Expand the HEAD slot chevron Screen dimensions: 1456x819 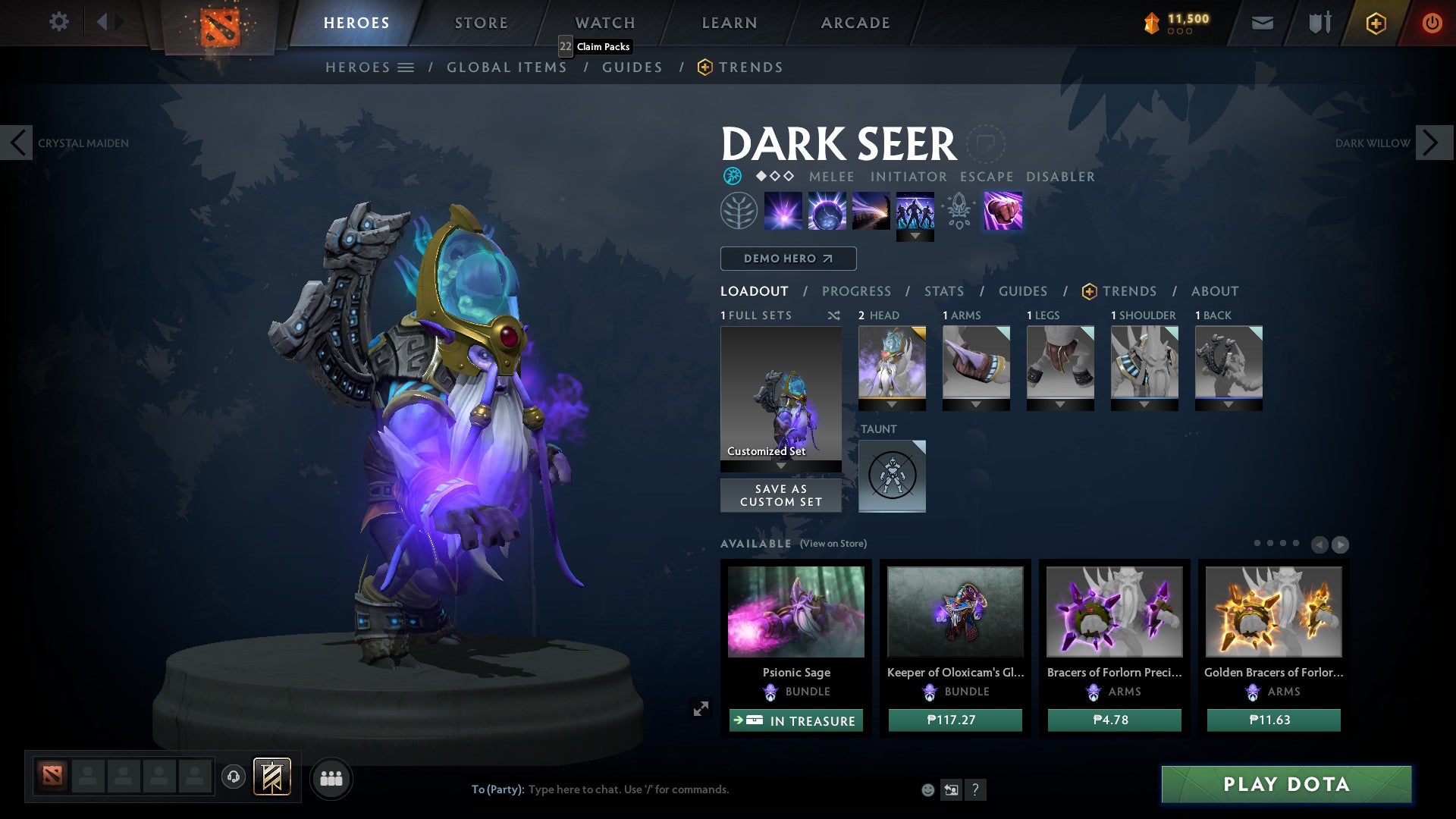coord(893,404)
